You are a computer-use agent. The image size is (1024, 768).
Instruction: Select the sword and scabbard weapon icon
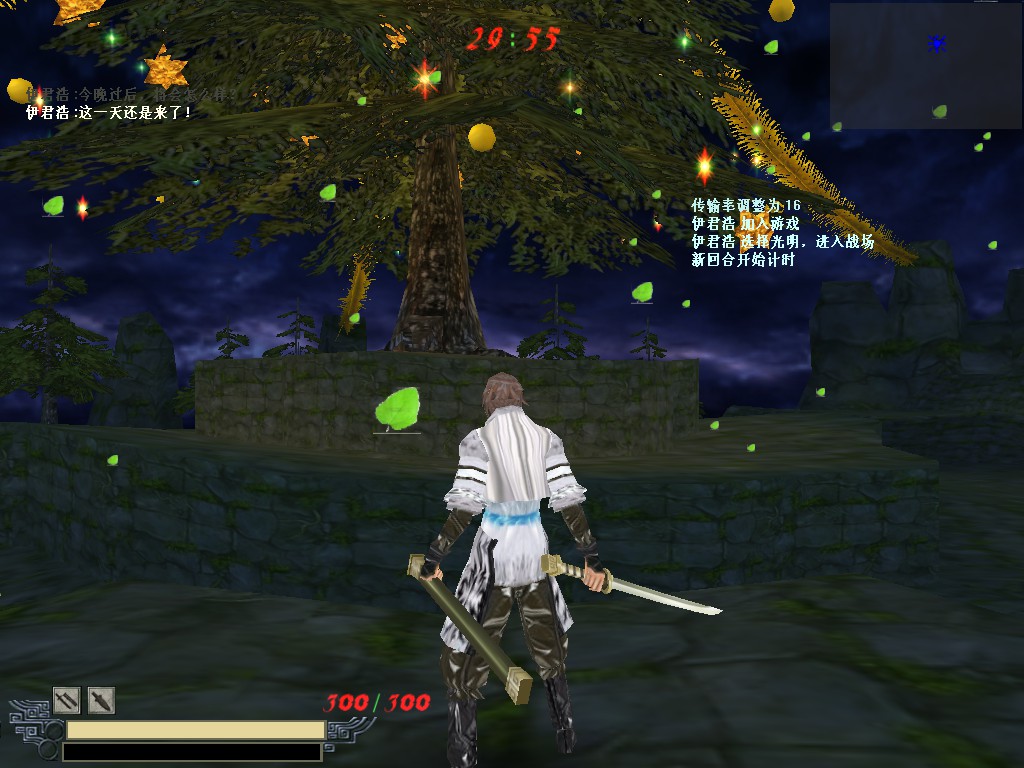66,700
